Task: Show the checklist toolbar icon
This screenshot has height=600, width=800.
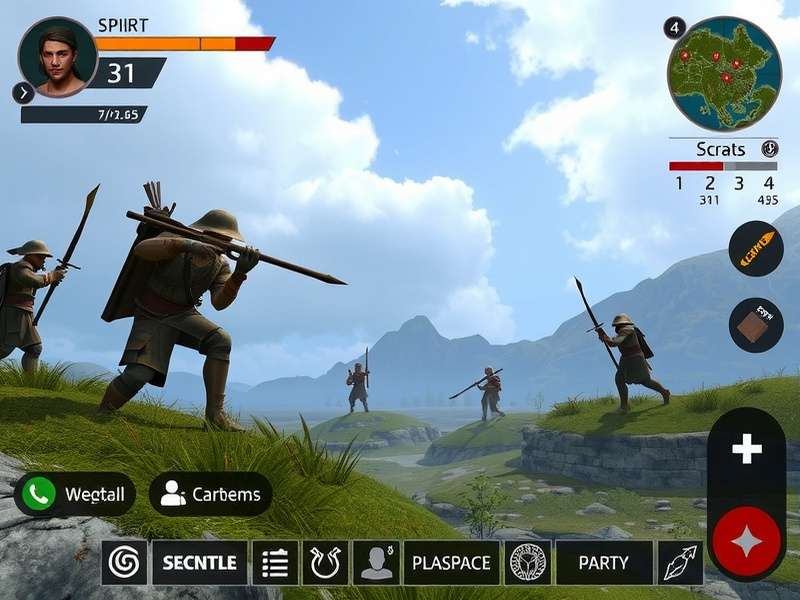Action: pos(275,563)
